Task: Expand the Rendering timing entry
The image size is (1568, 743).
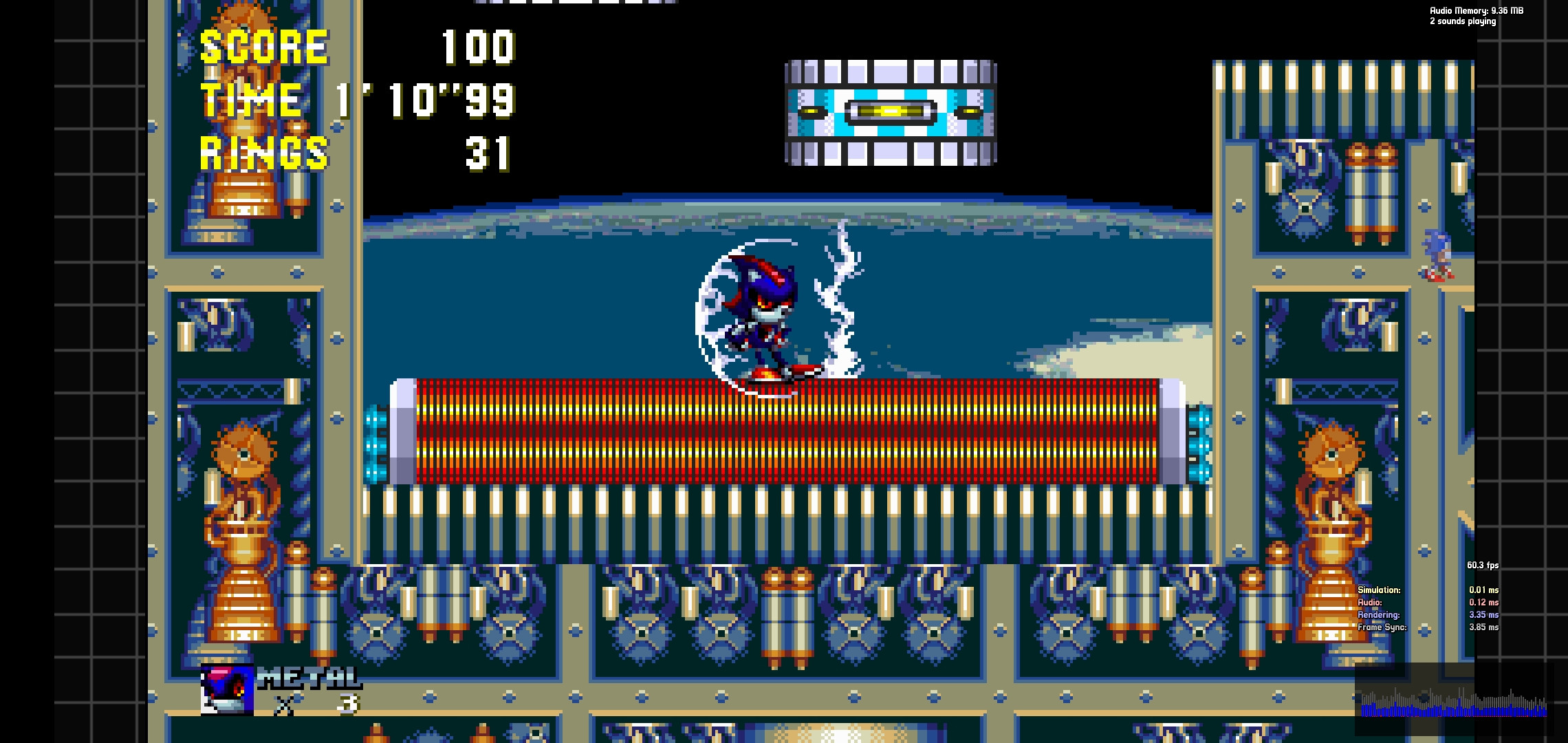Action: [1375, 614]
